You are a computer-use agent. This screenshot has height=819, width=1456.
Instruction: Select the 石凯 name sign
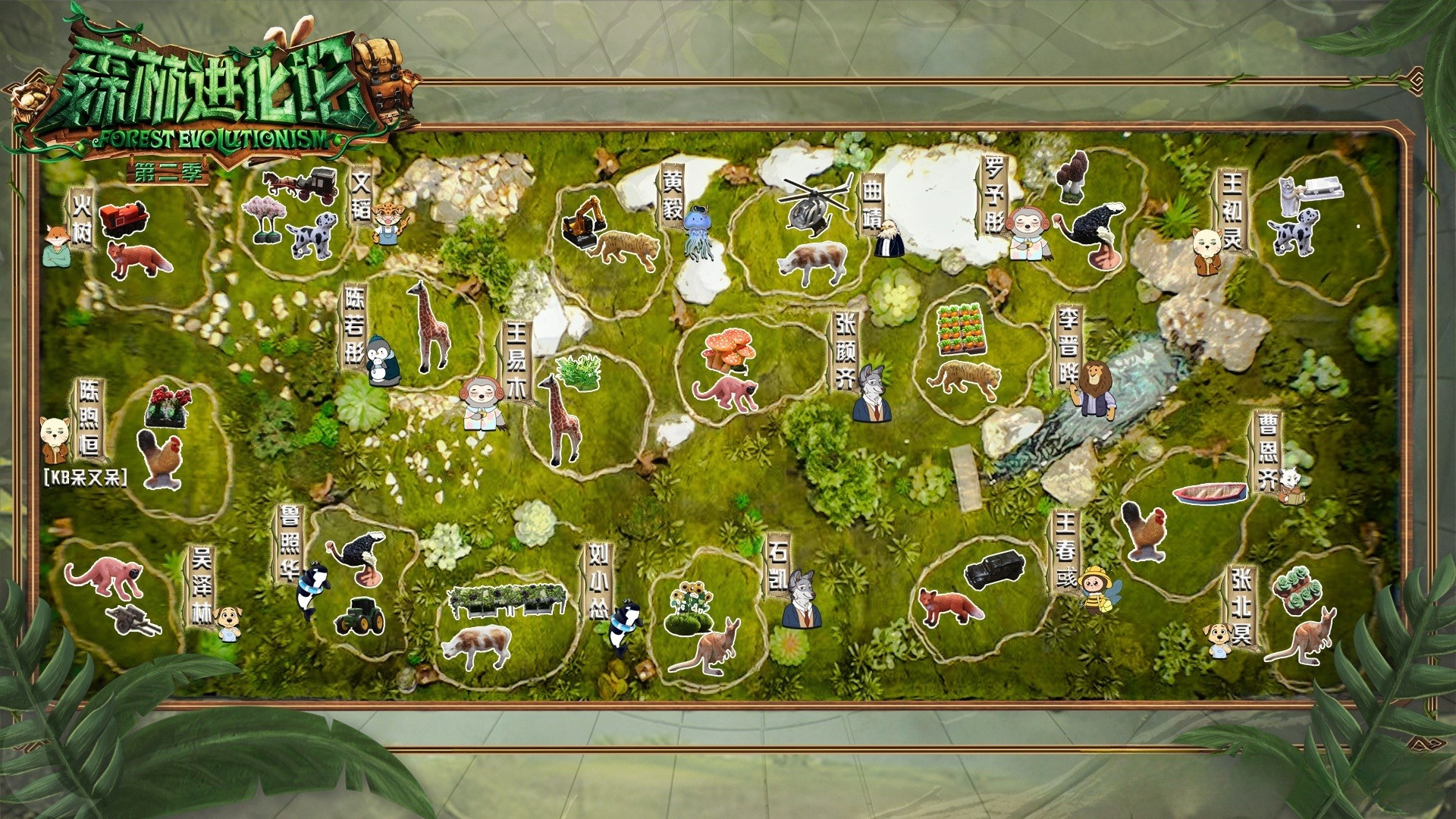point(777,567)
